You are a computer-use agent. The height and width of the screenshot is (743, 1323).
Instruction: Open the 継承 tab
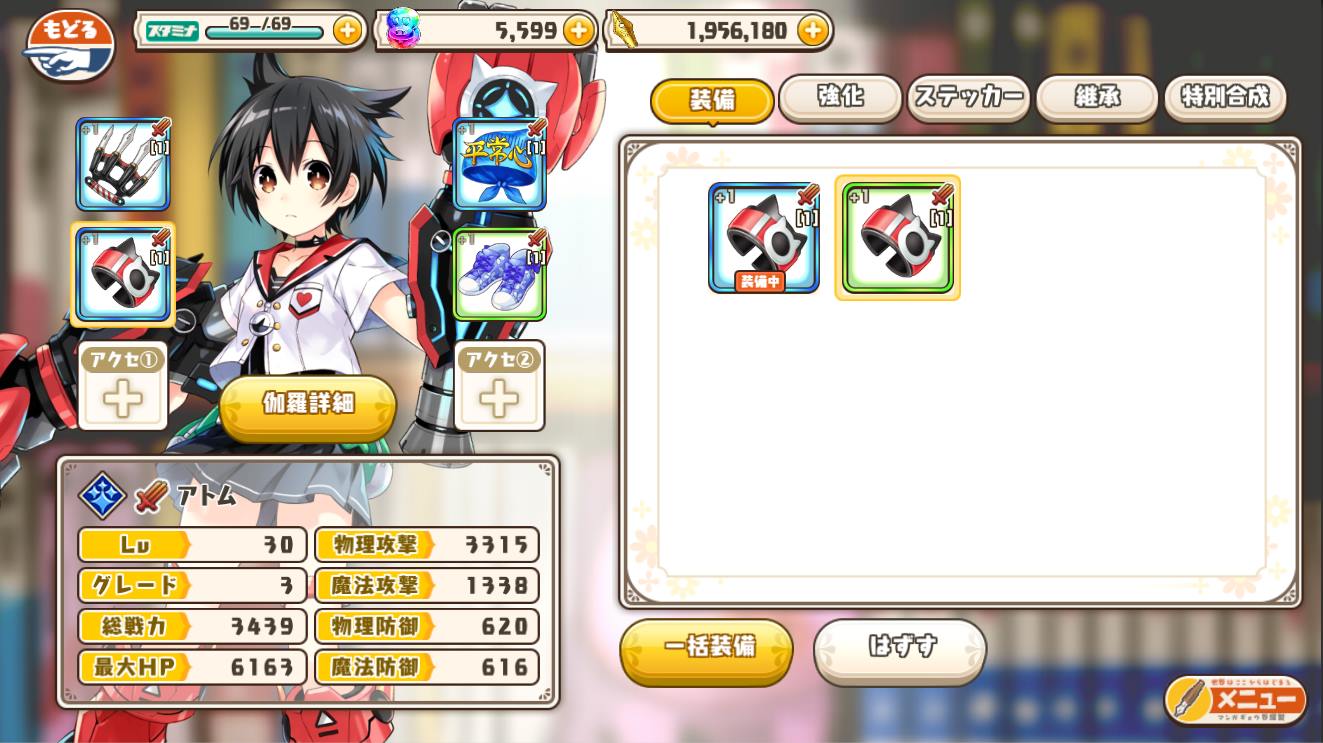(1097, 98)
